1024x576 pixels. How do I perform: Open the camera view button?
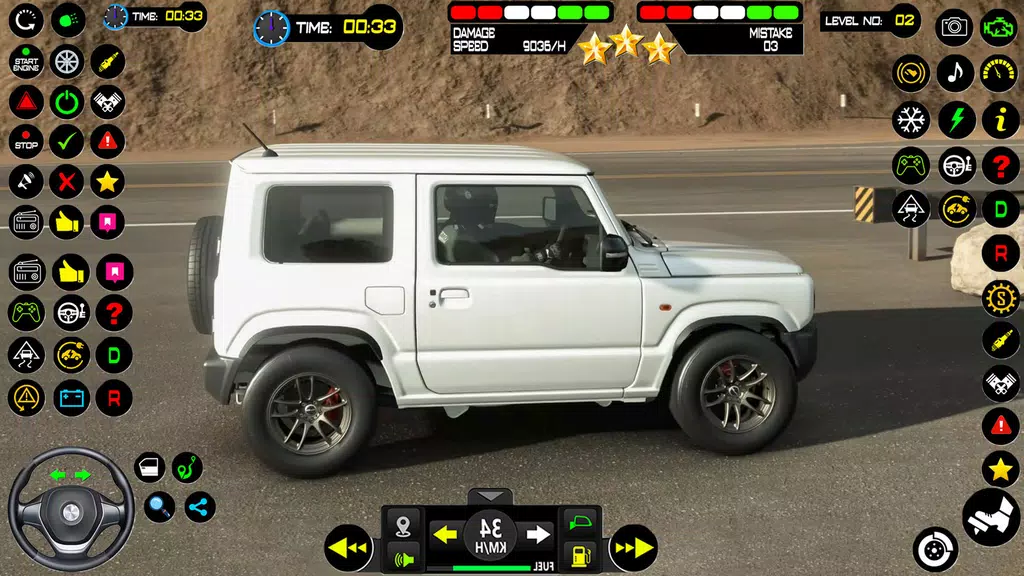tap(954, 27)
